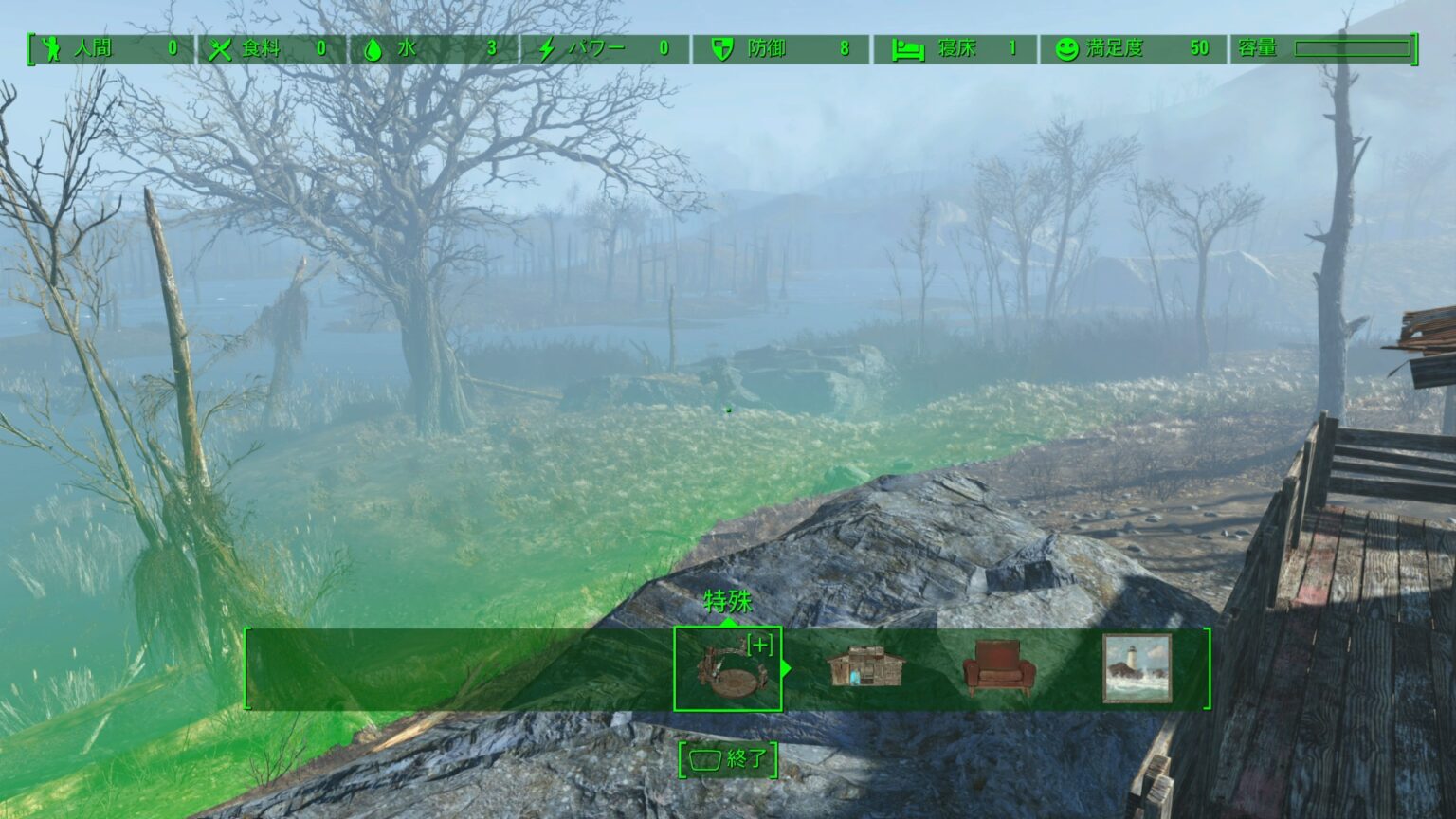Click the 容量 capacity bar gauge
Viewport: 1456px width, 819px height.
(1355, 48)
